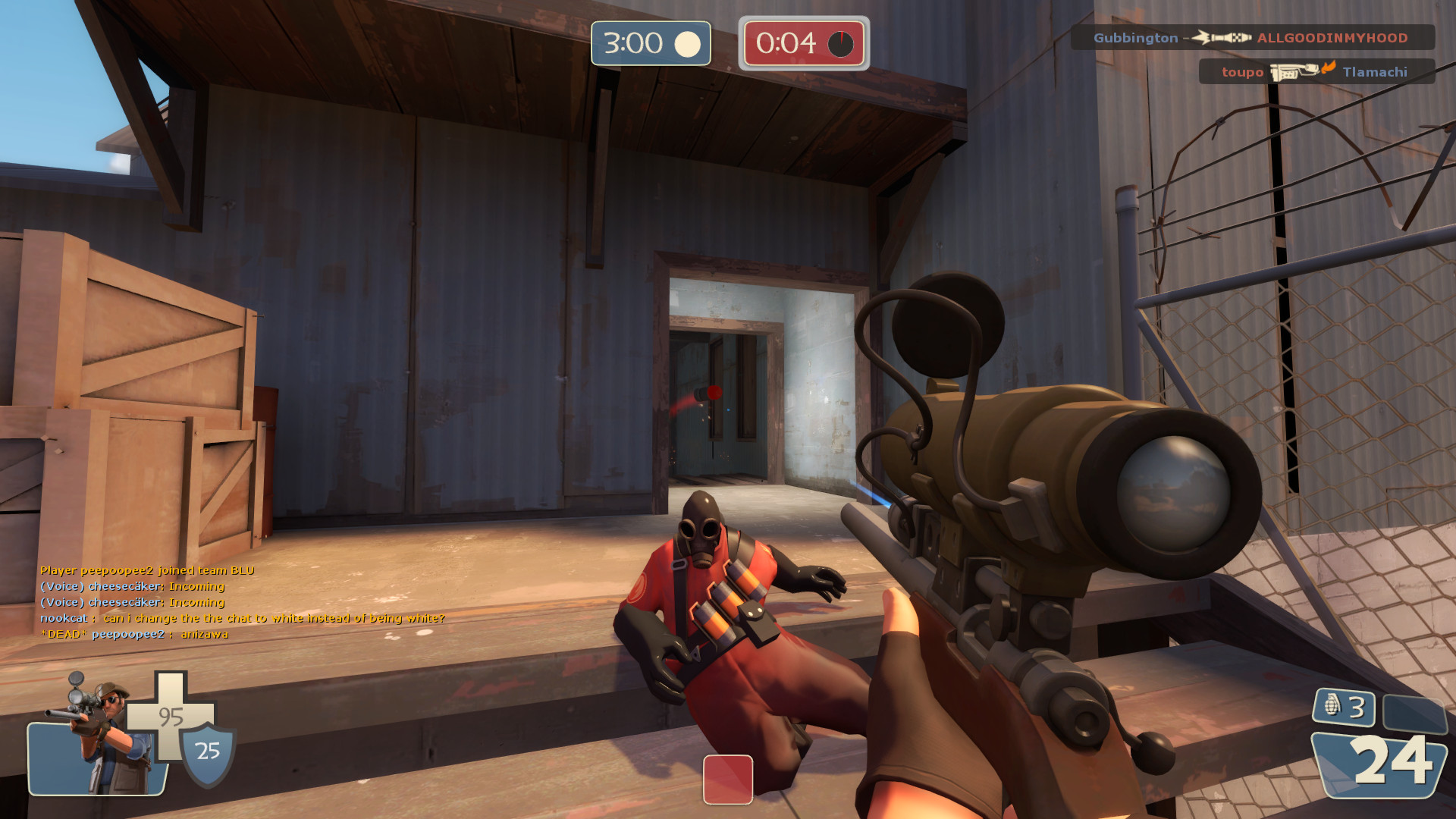Click the DEAD peepoopee2 anizawa chat line

click(133, 633)
